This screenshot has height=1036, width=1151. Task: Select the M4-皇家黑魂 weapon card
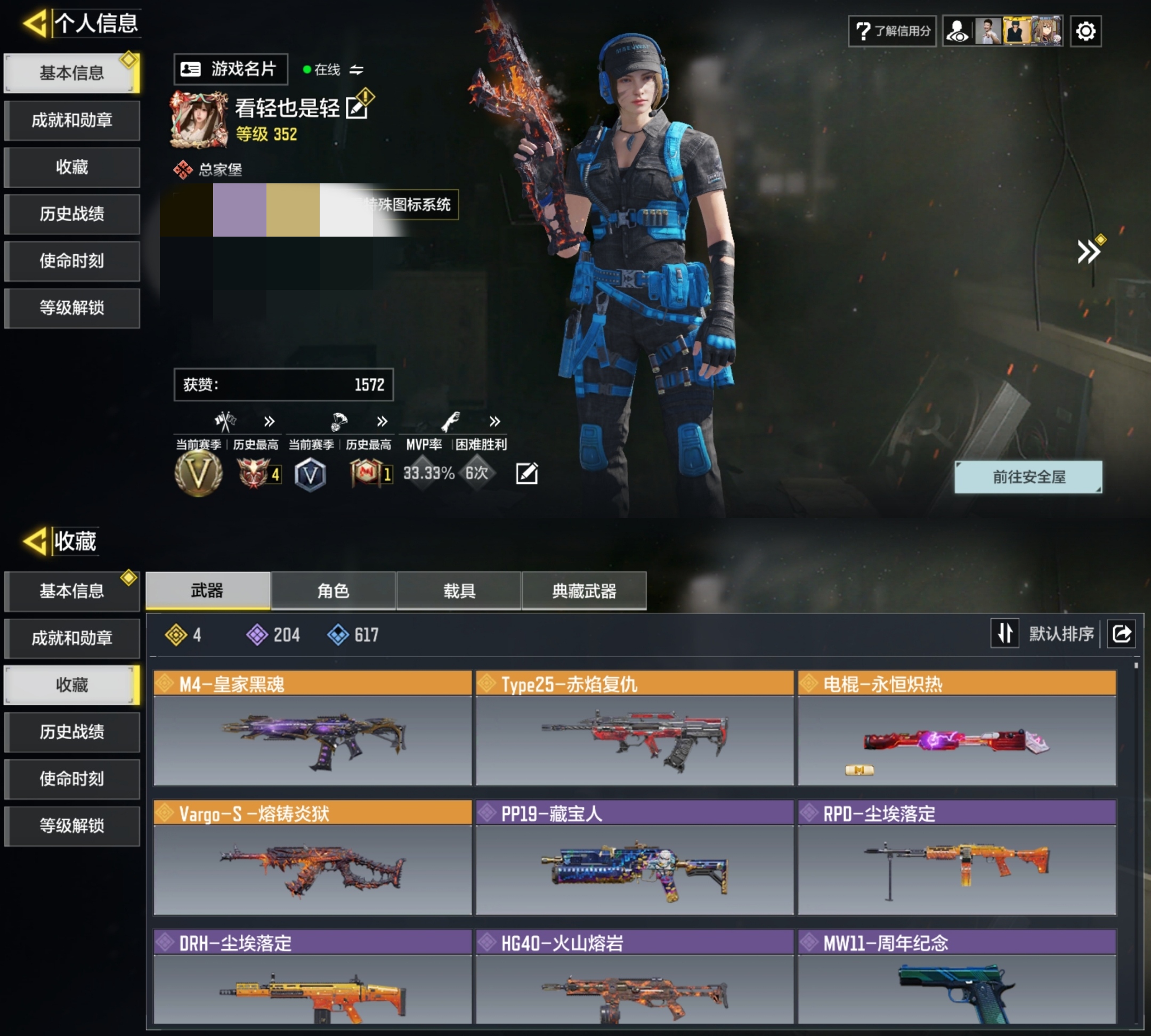coord(312,728)
